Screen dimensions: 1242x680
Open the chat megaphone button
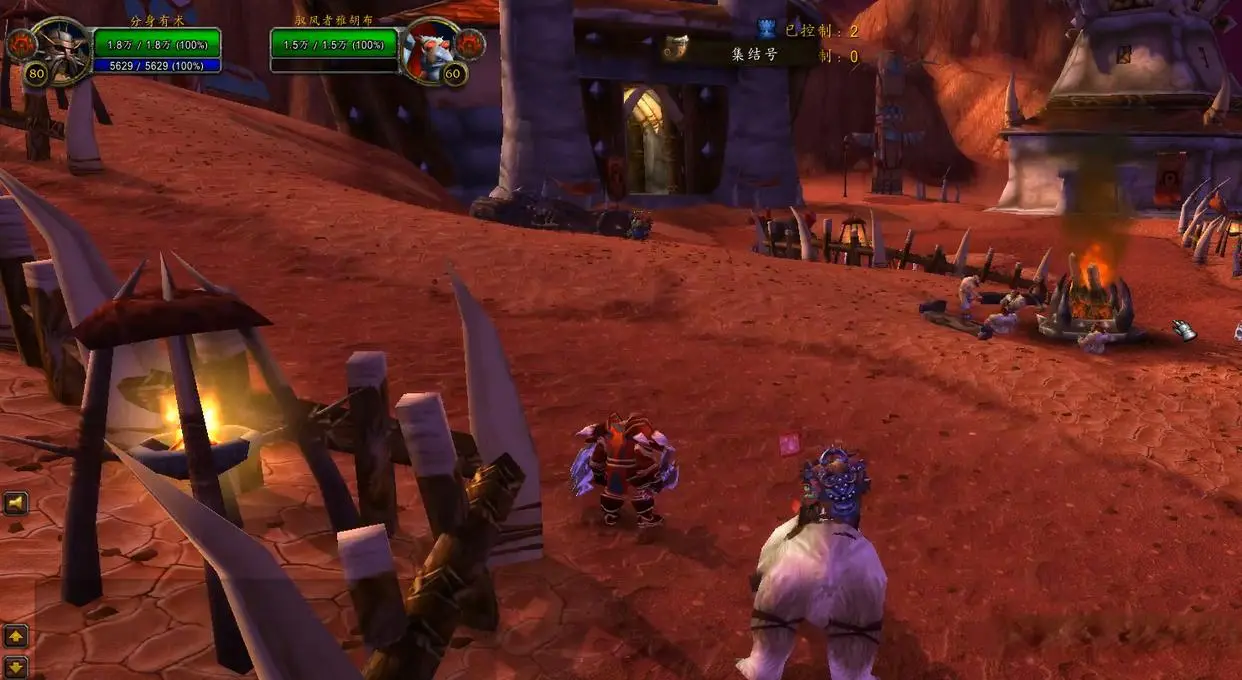16,502
